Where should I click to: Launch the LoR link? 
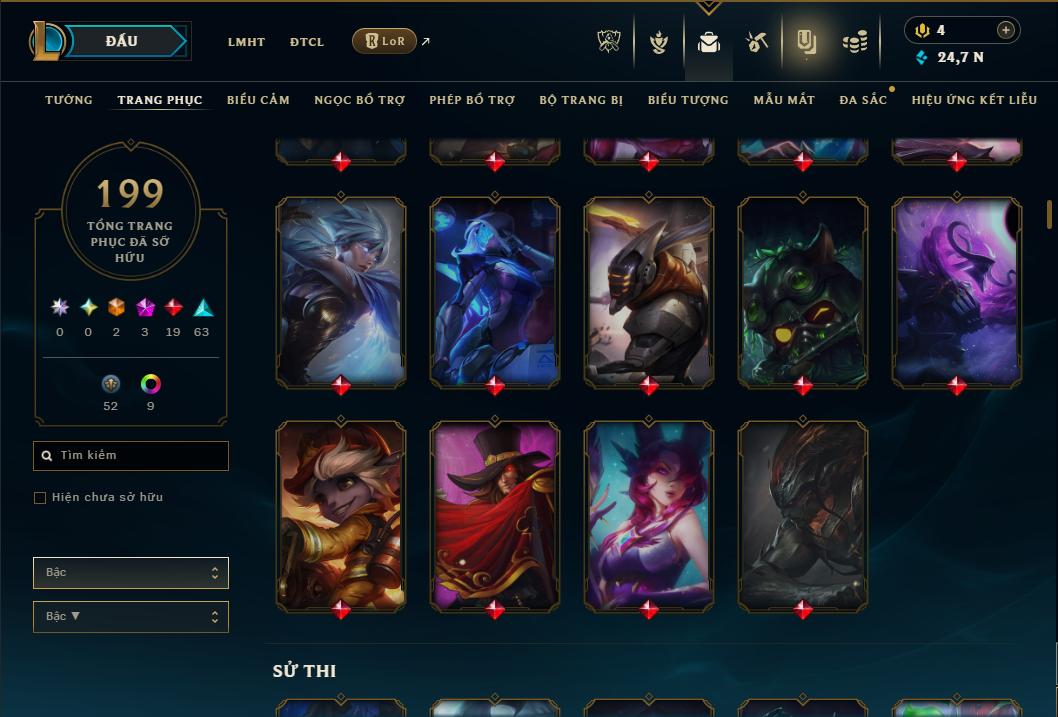(x=385, y=41)
